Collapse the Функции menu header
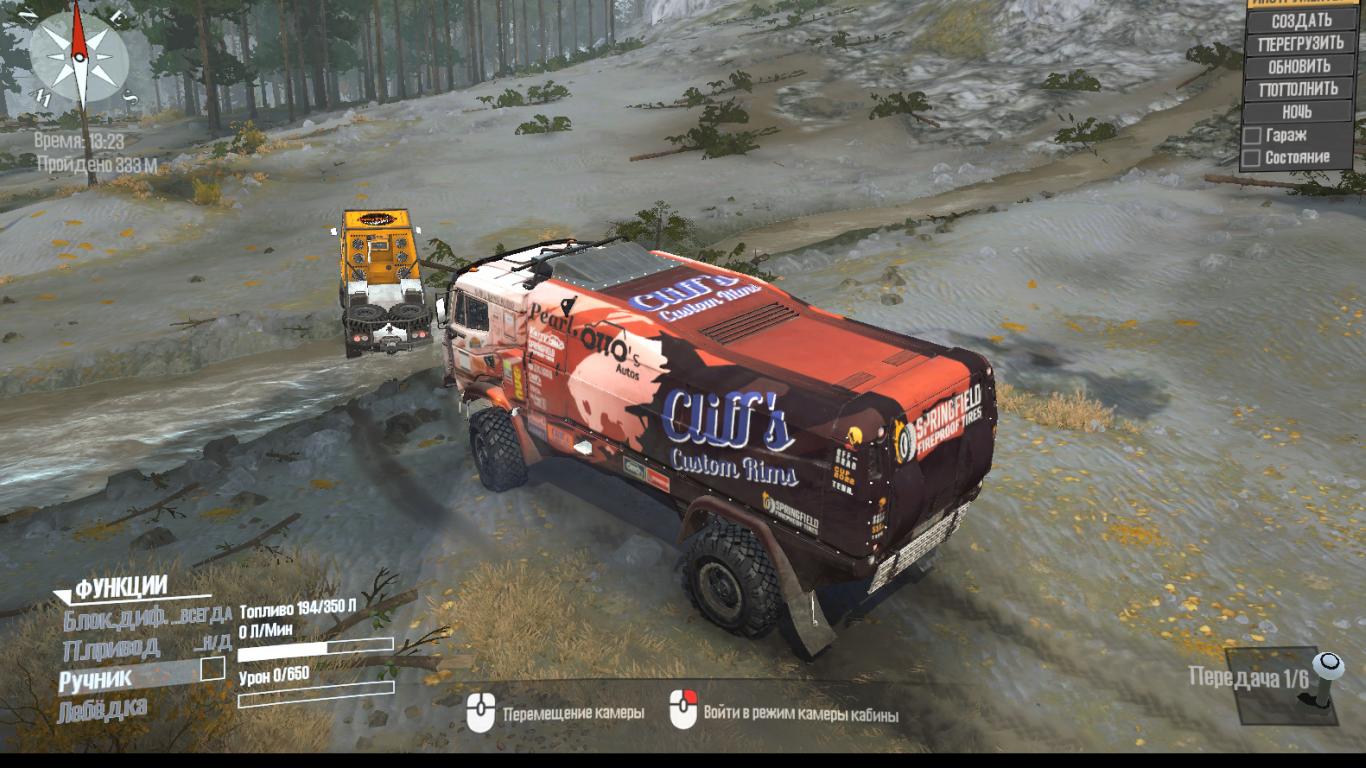 click(120, 588)
